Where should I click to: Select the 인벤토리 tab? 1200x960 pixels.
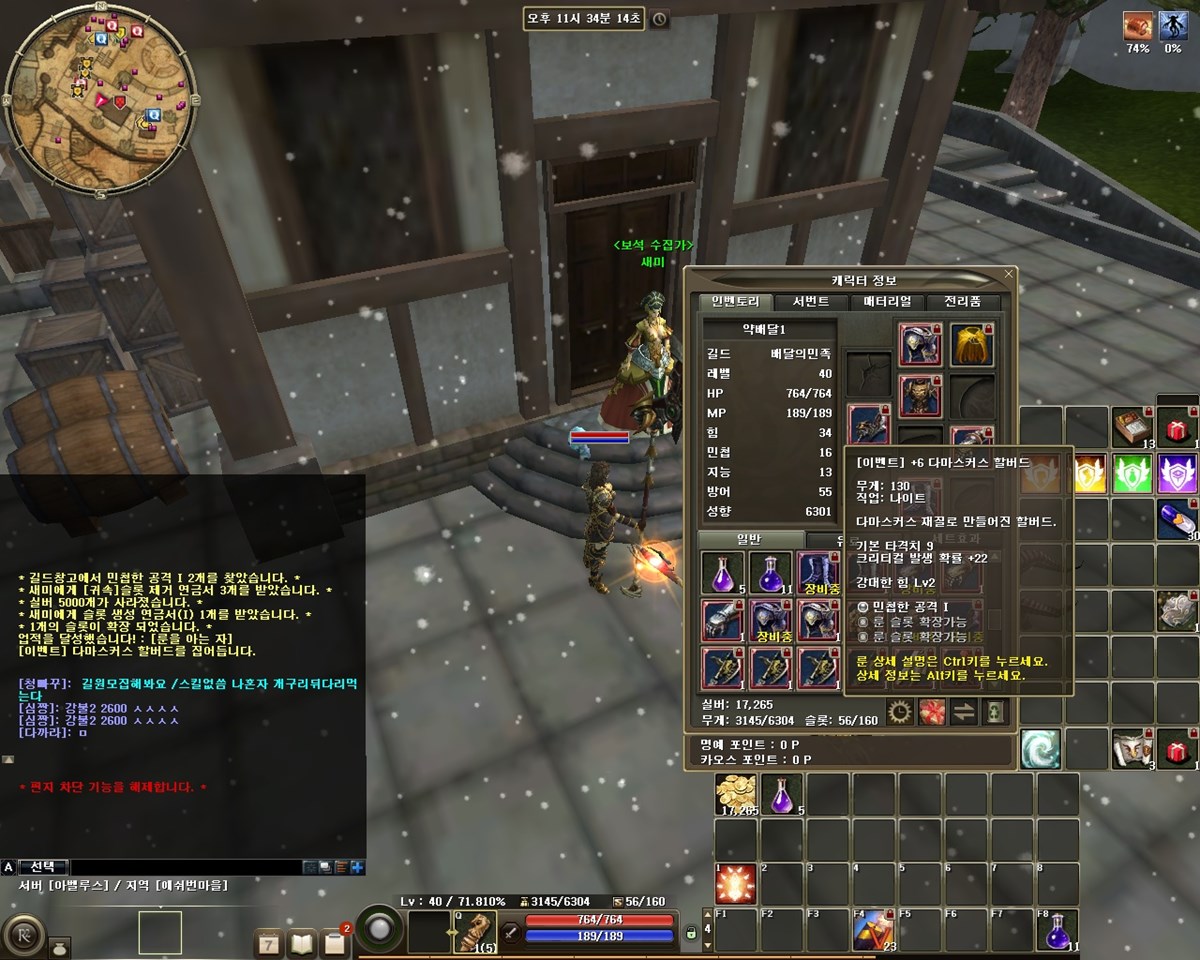pyautogui.click(x=735, y=301)
